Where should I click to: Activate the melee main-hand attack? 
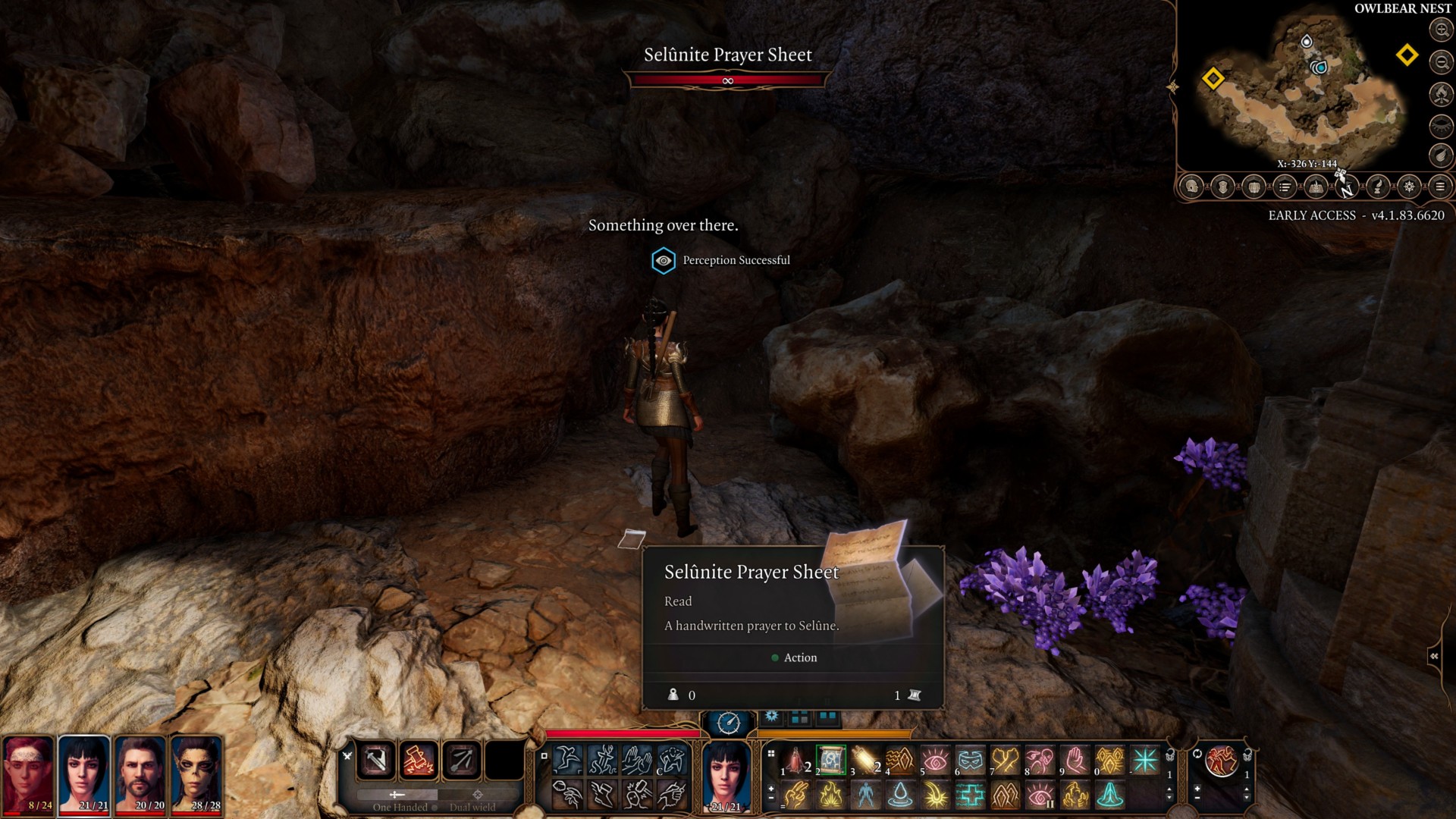(376, 760)
